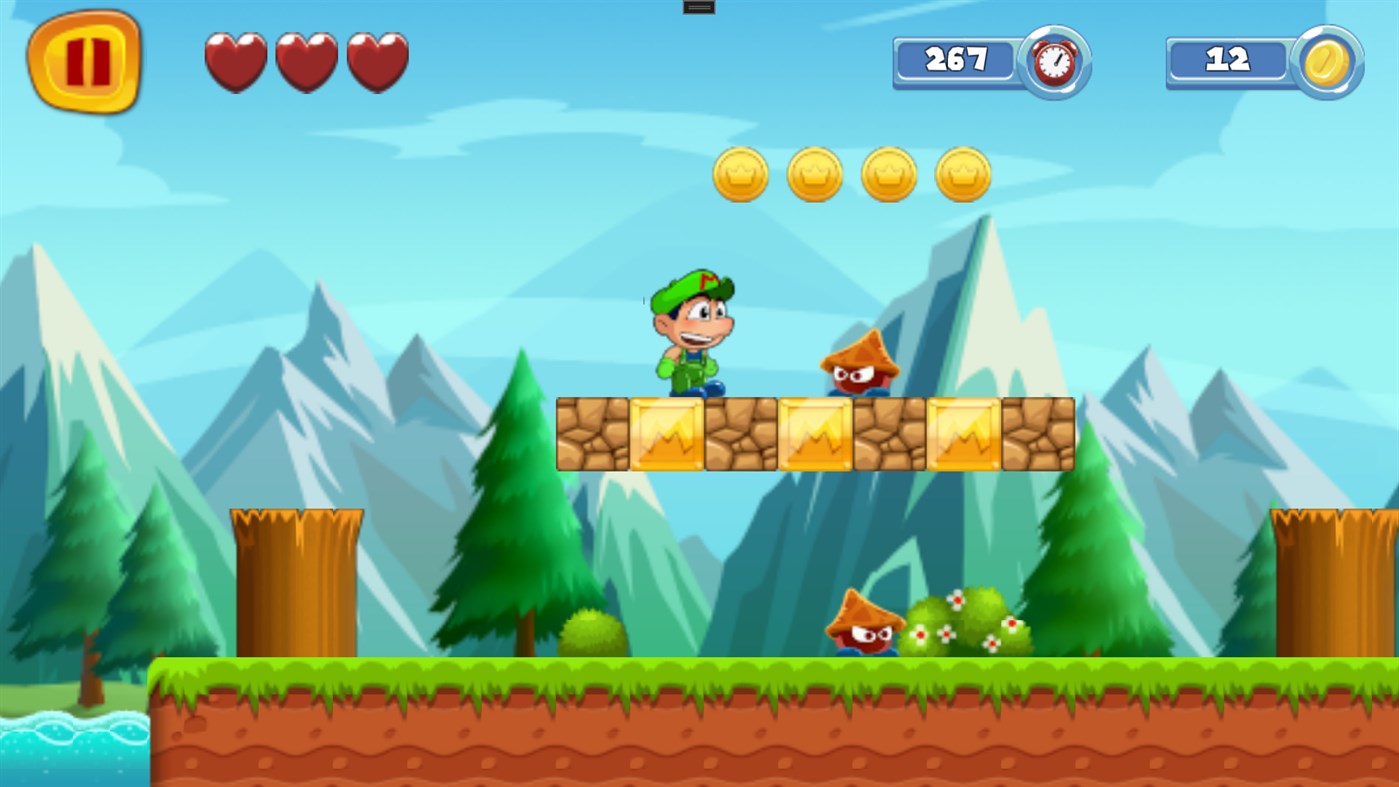Image resolution: width=1399 pixels, height=787 pixels.
Task: Click the stopwatch timer icon
Action: (1053, 62)
